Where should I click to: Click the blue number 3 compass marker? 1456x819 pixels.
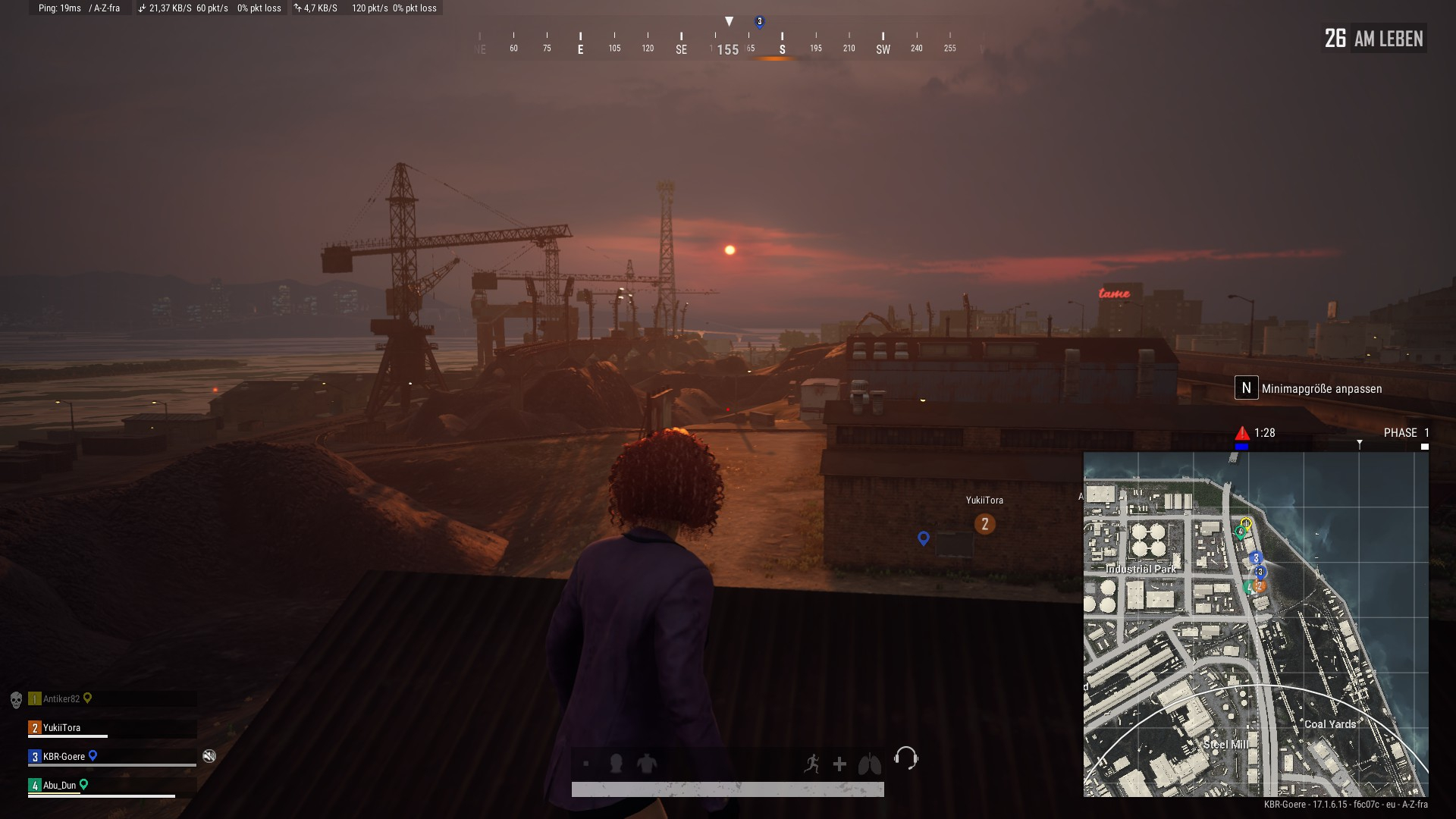tap(759, 22)
